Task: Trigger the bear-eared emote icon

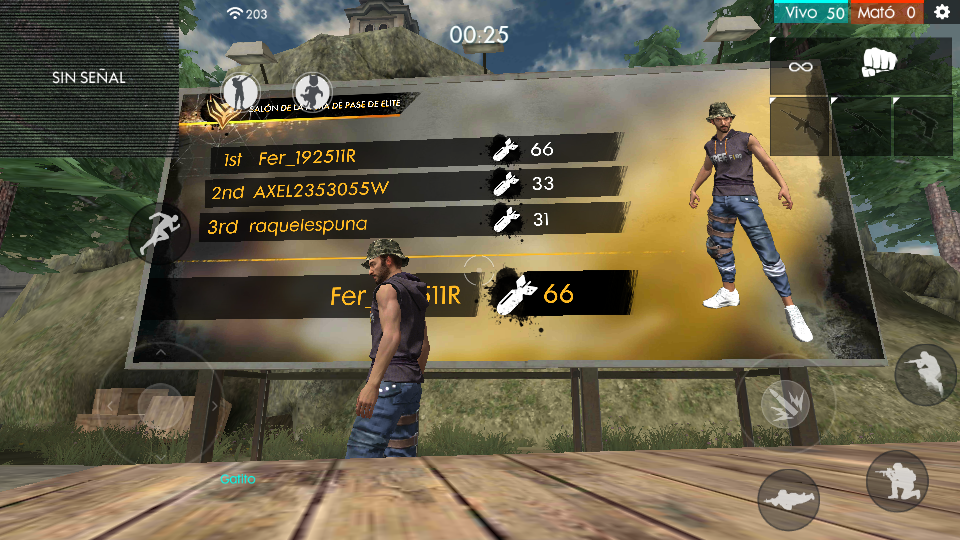Action: click(313, 92)
